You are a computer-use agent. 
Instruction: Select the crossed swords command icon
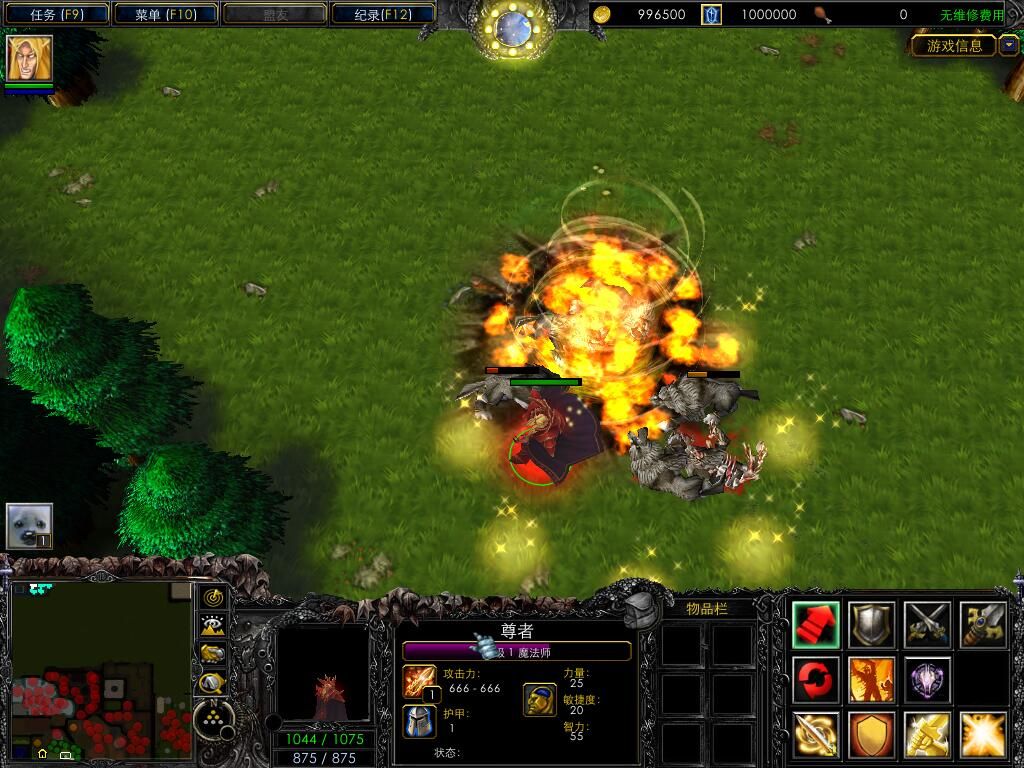tap(927, 625)
